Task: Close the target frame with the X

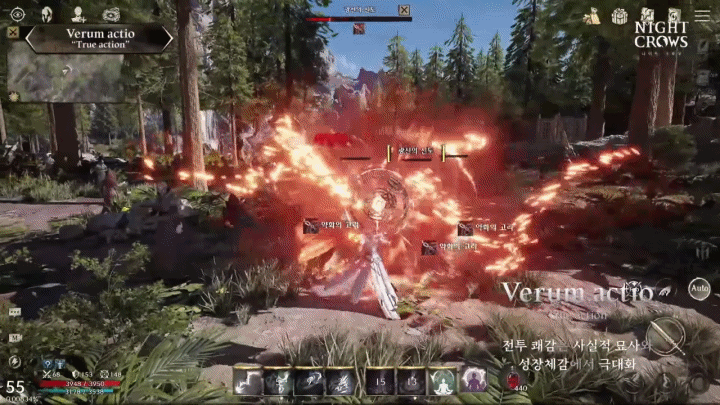Action: tap(404, 10)
